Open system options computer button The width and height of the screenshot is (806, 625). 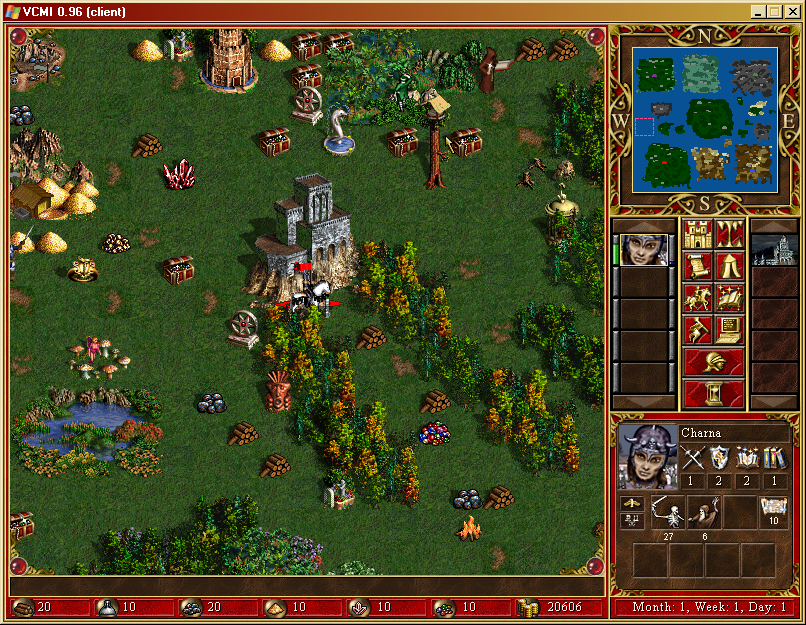click(x=730, y=330)
